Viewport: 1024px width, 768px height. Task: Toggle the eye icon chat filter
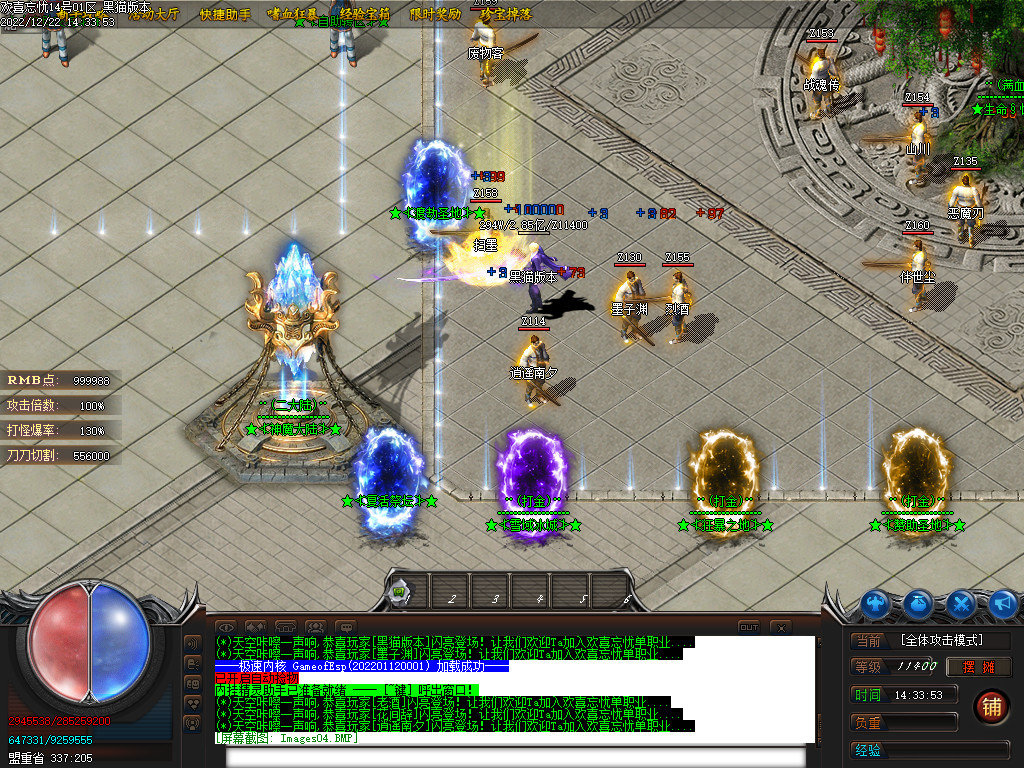[226, 627]
